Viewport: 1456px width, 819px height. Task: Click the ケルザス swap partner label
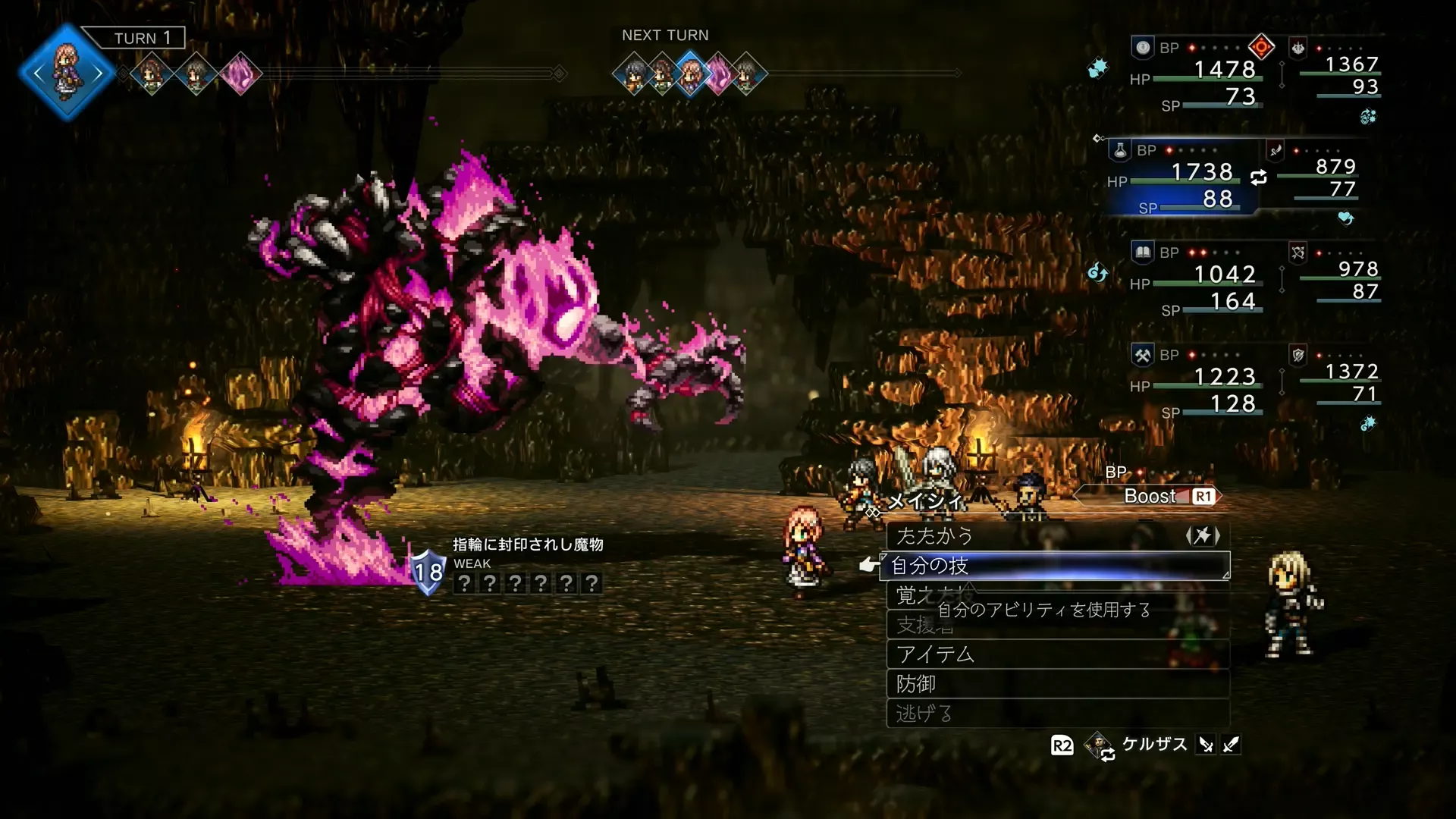1153,745
